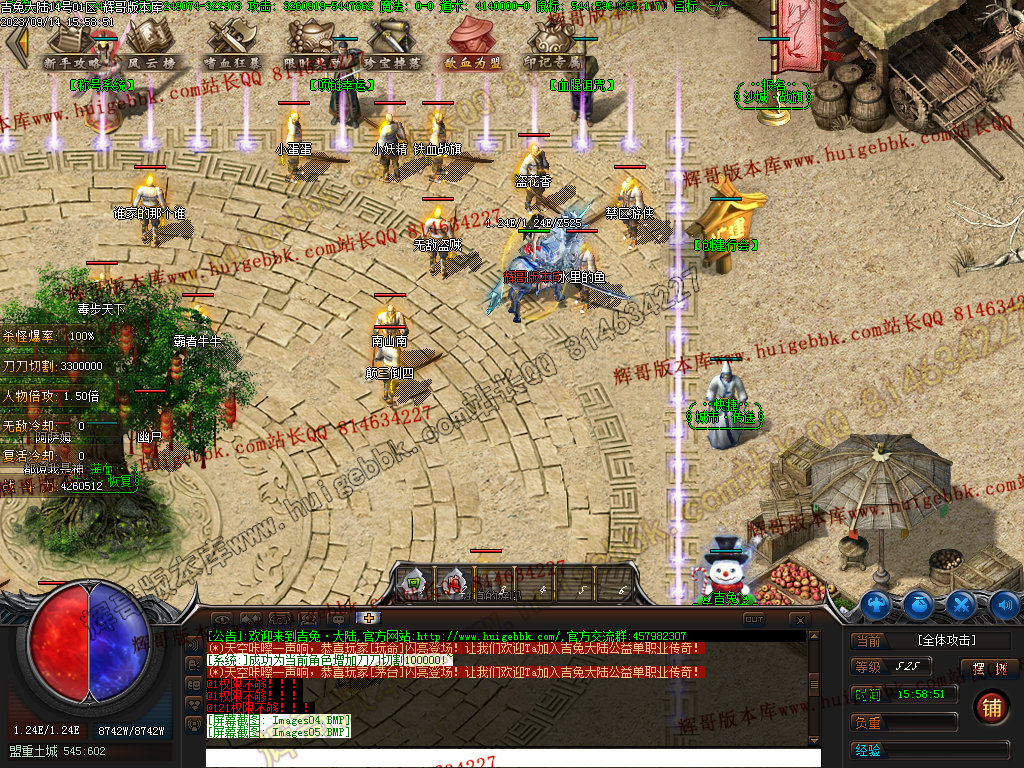1024x768 pixels.
Task: Click the blue crossed-swords round button
Action: point(961,604)
